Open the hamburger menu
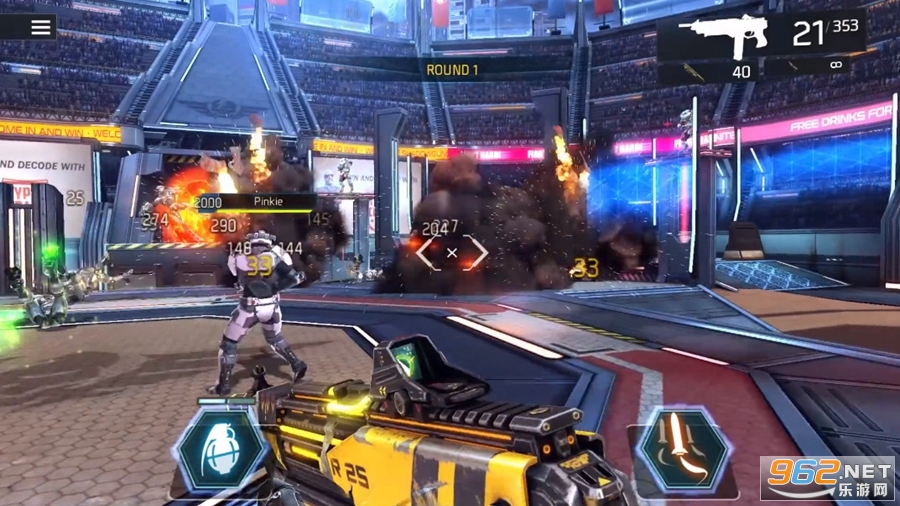Image resolution: width=900 pixels, height=506 pixels. [41, 26]
